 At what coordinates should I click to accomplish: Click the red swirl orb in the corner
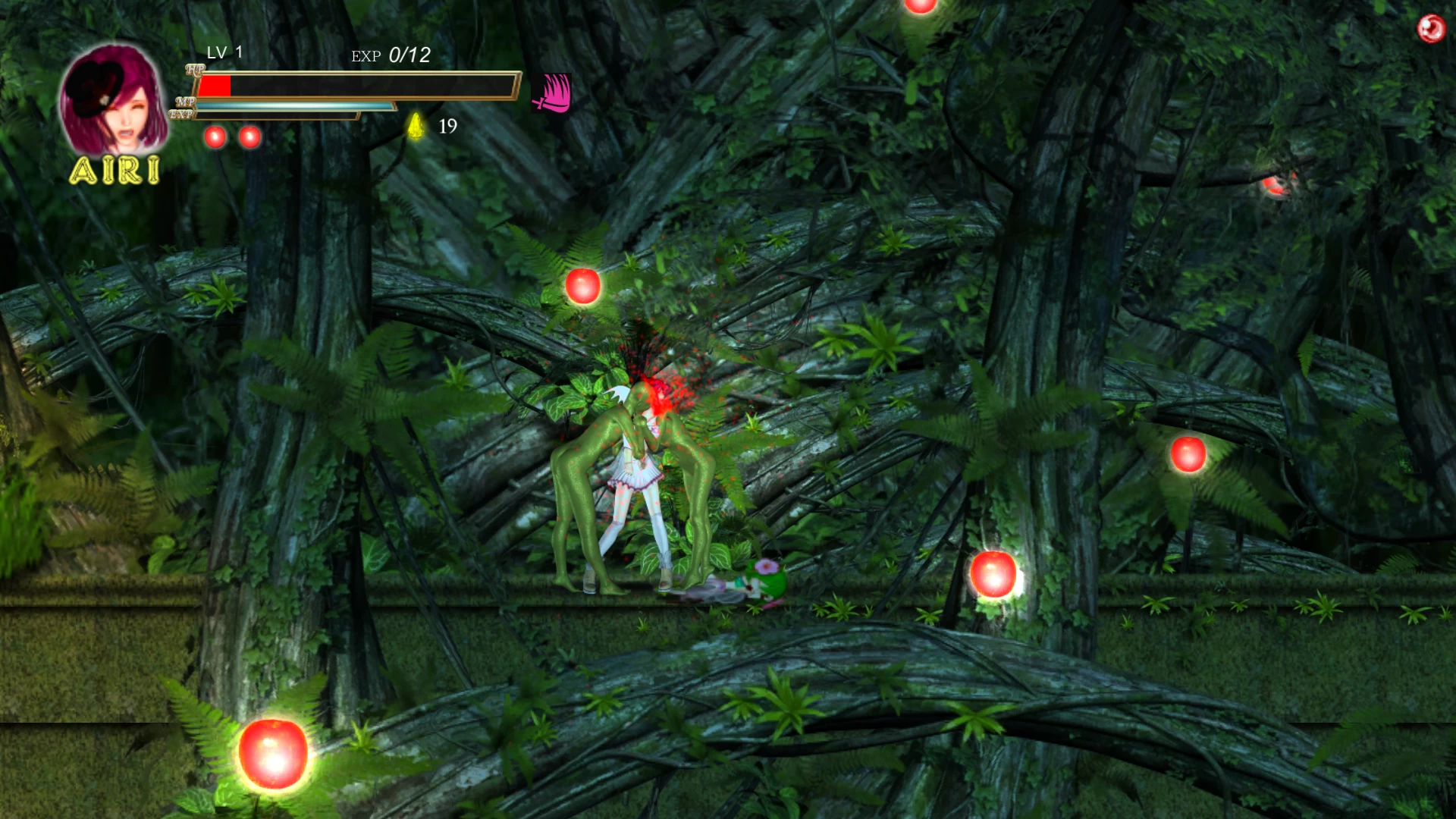tap(1431, 29)
